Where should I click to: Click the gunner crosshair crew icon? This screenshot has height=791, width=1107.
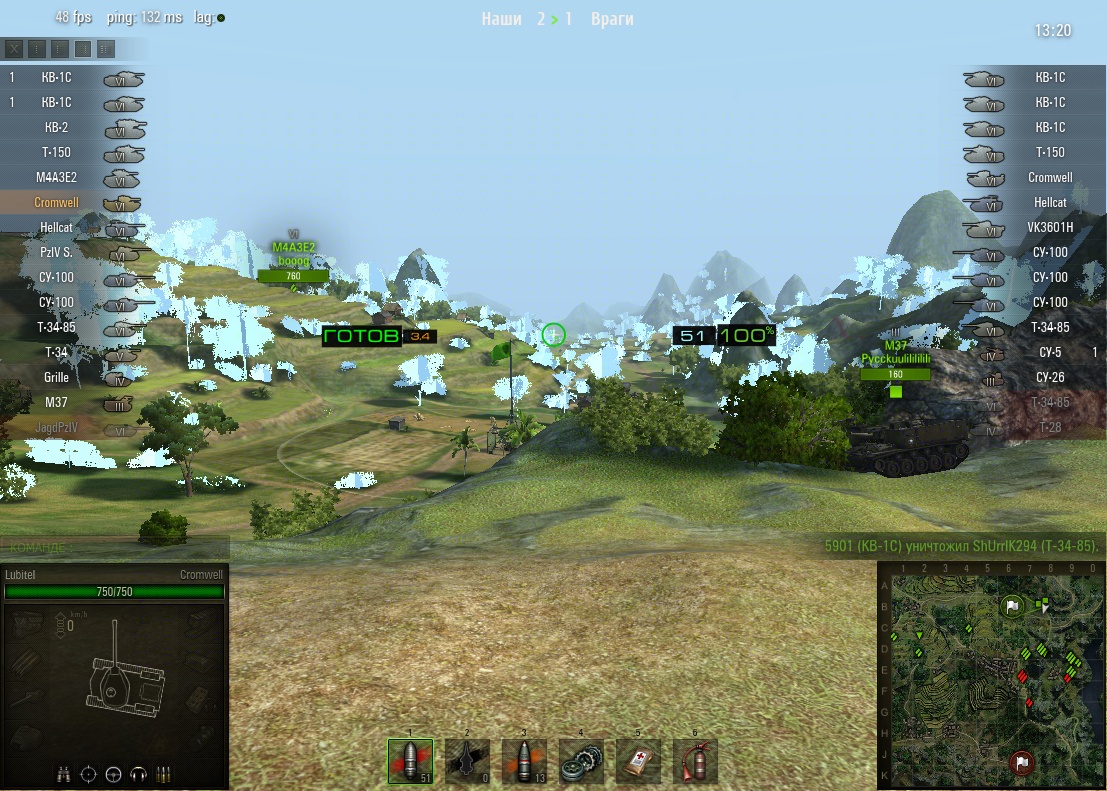click(88, 774)
